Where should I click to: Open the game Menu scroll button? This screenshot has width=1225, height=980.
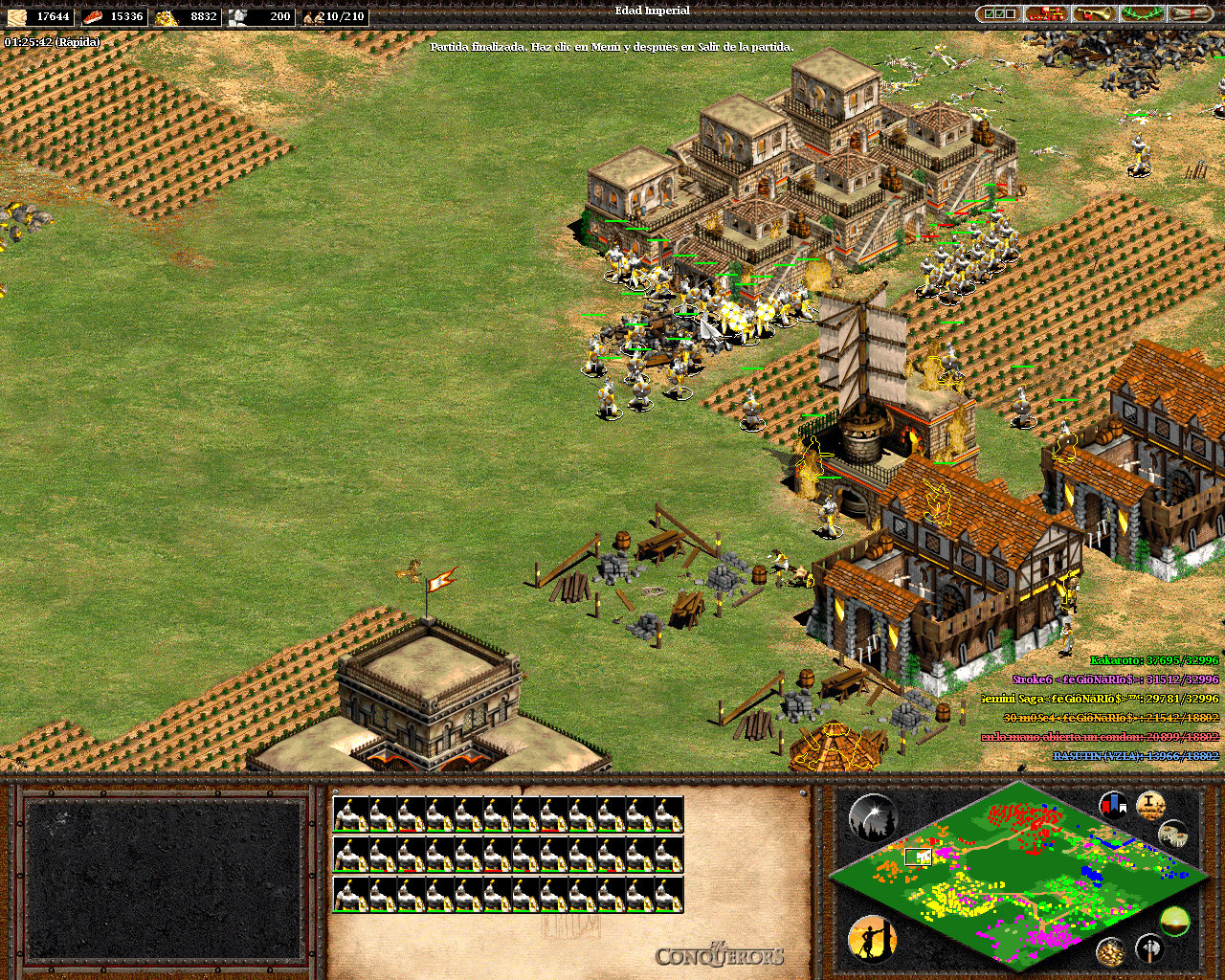point(1190,14)
